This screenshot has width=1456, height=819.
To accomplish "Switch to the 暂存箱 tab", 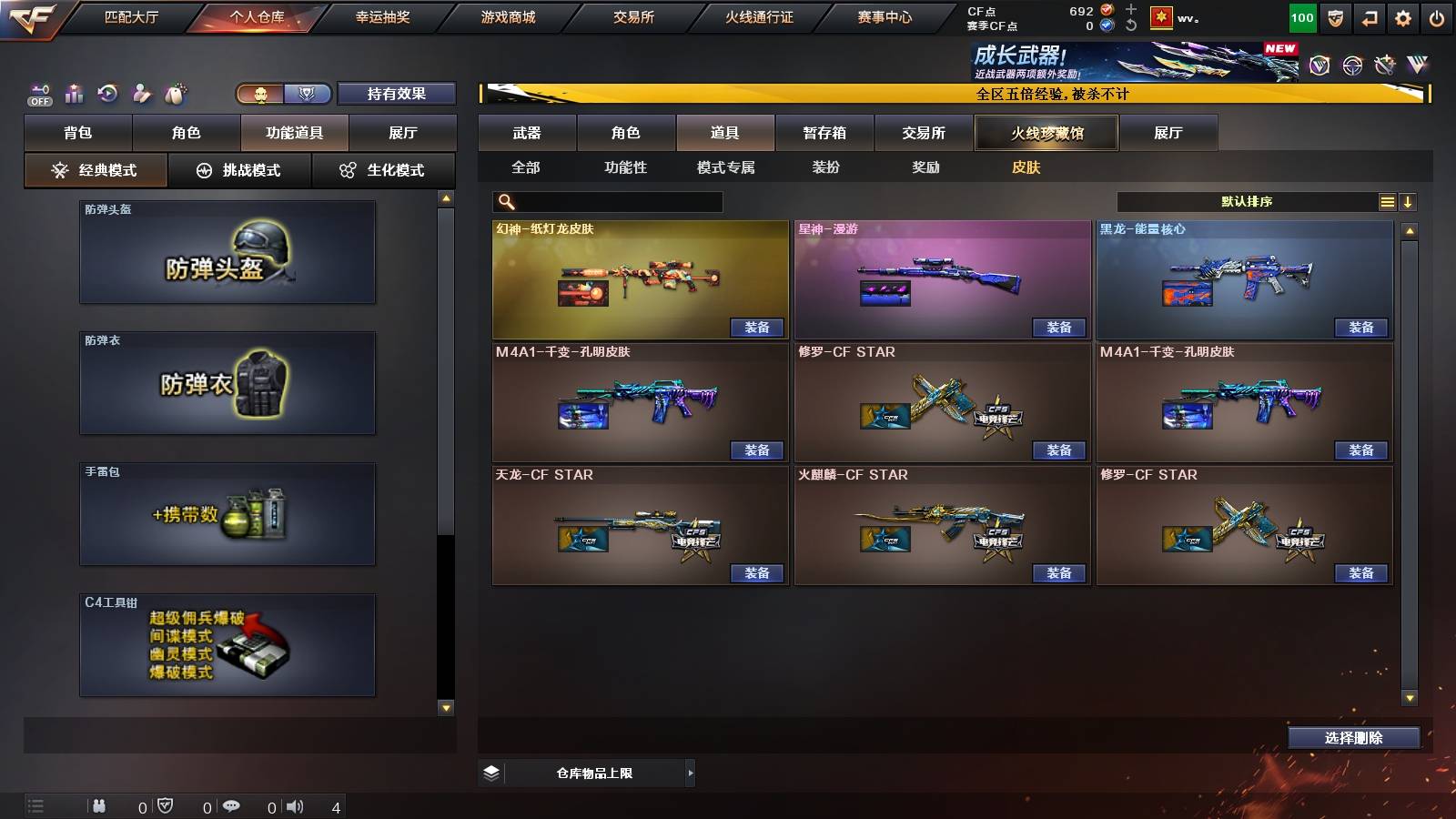I will point(822,133).
